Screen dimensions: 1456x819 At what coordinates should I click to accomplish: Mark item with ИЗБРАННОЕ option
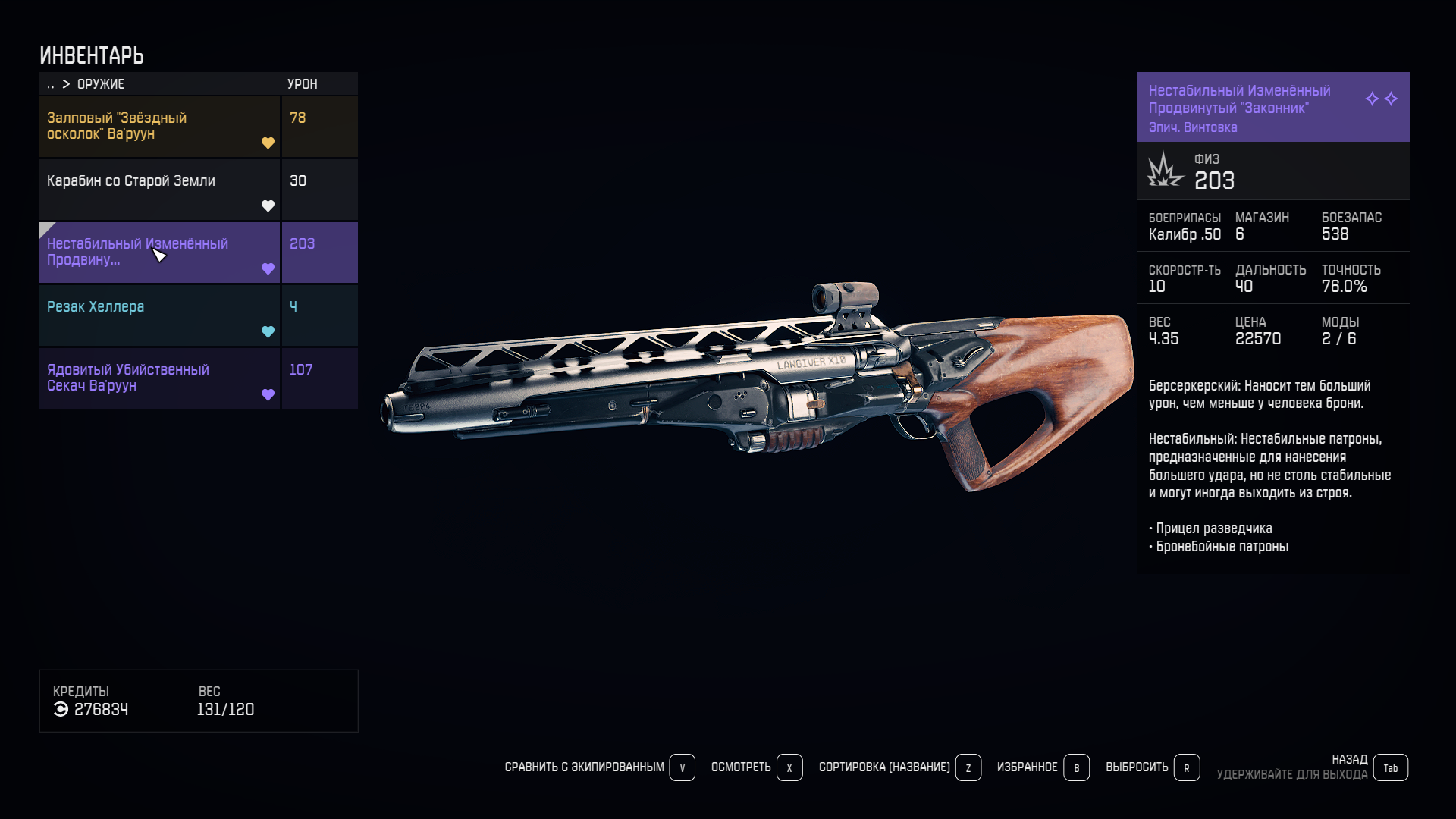pos(1043,767)
